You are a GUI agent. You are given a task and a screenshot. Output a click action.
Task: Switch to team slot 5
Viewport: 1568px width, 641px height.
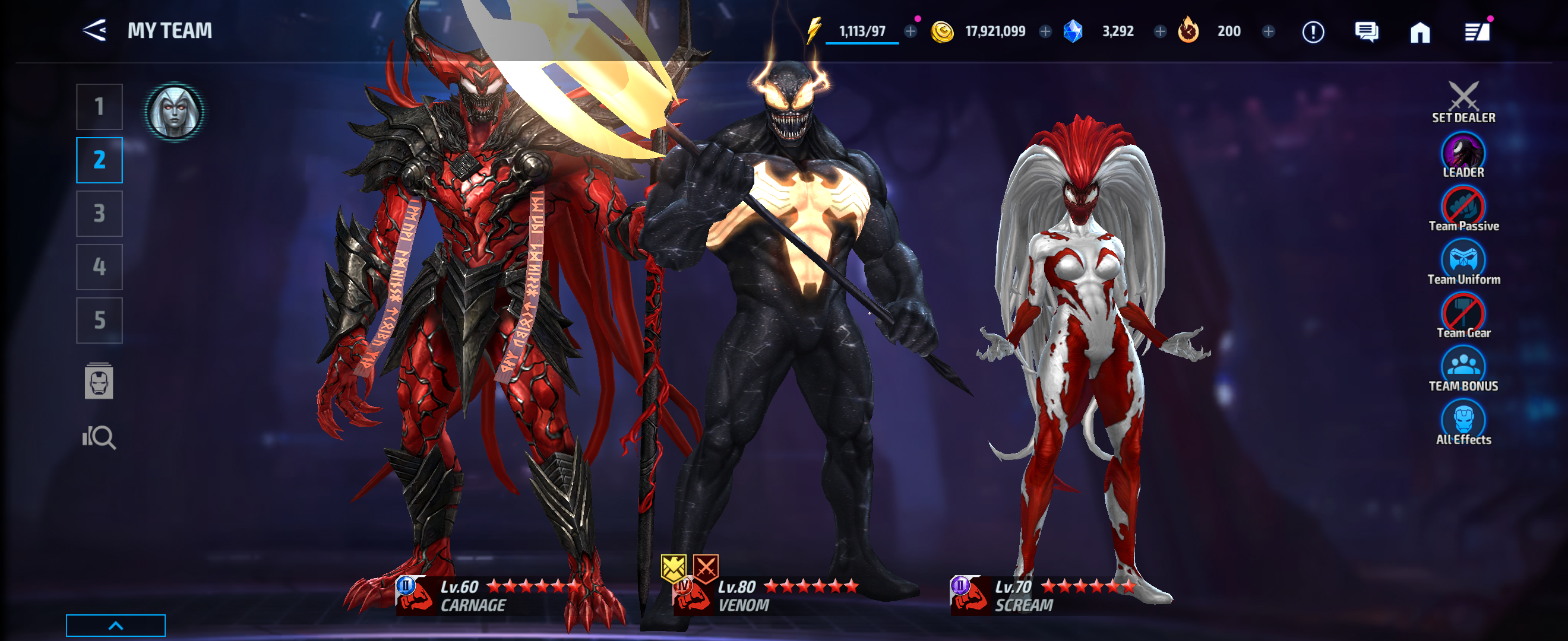[99, 319]
